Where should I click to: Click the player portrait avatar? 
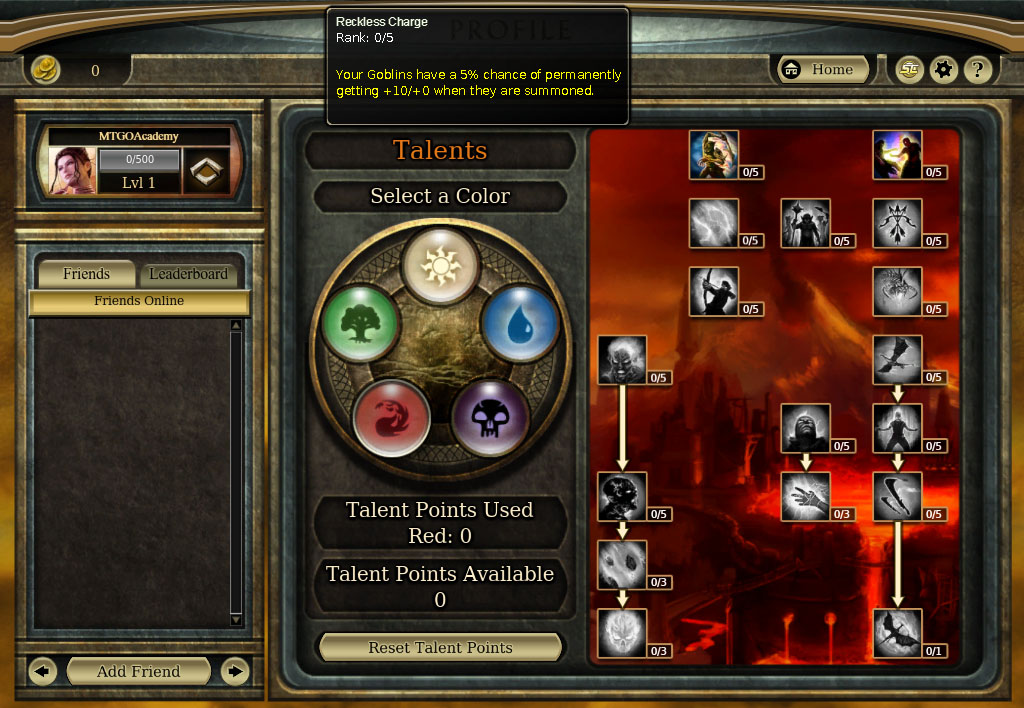click(73, 170)
